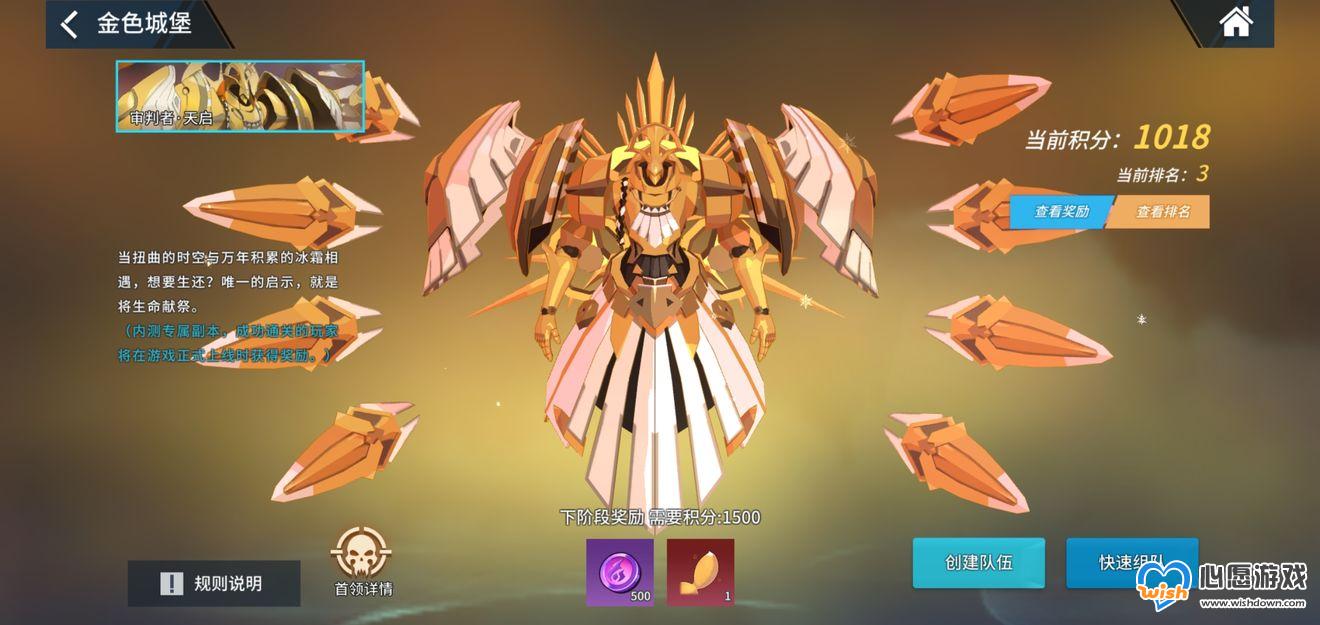The image size is (1320, 625).
Task: Select the 审判者·天启 boss thumbnail
Action: [240, 97]
